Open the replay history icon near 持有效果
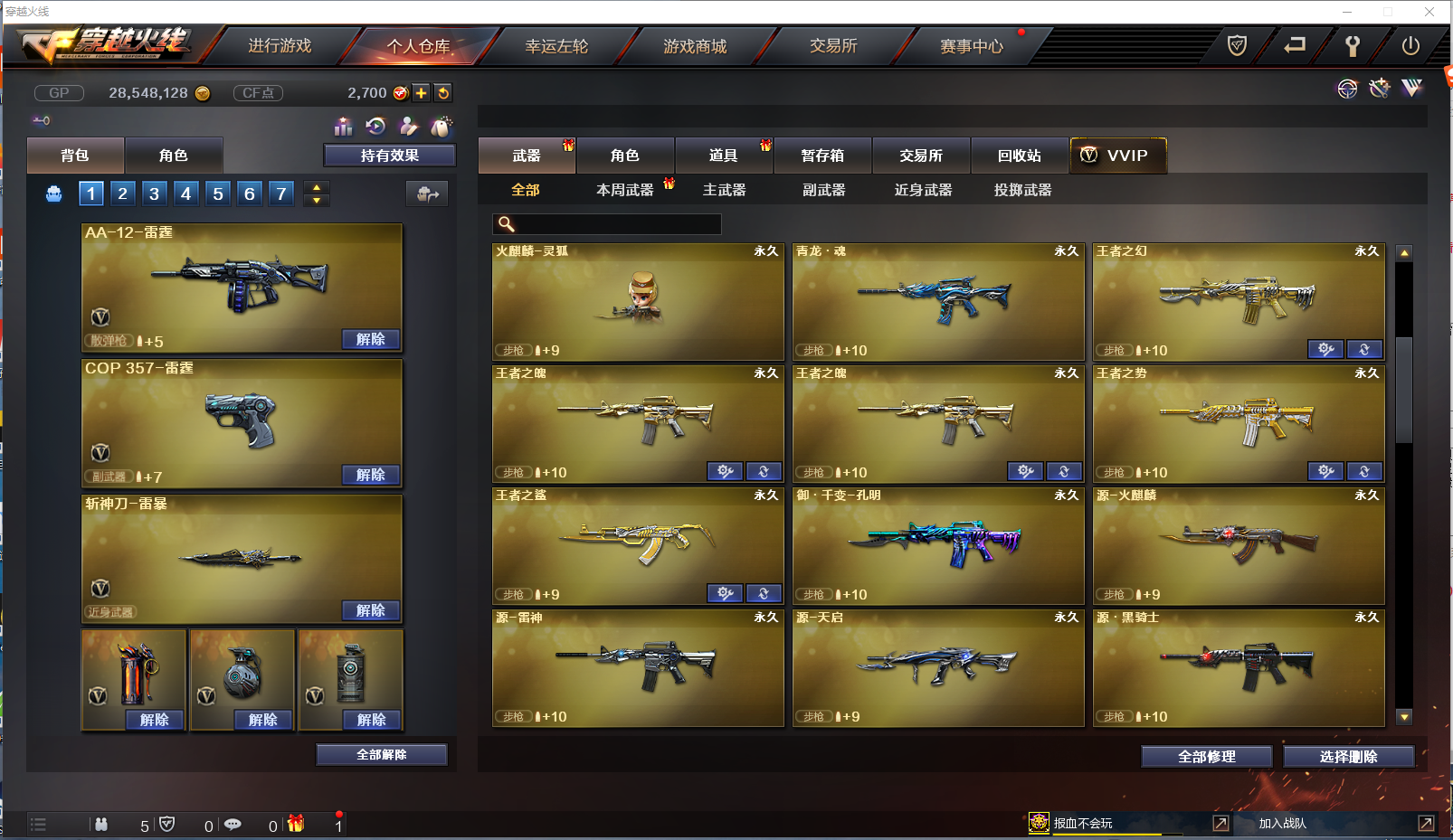 (375, 127)
